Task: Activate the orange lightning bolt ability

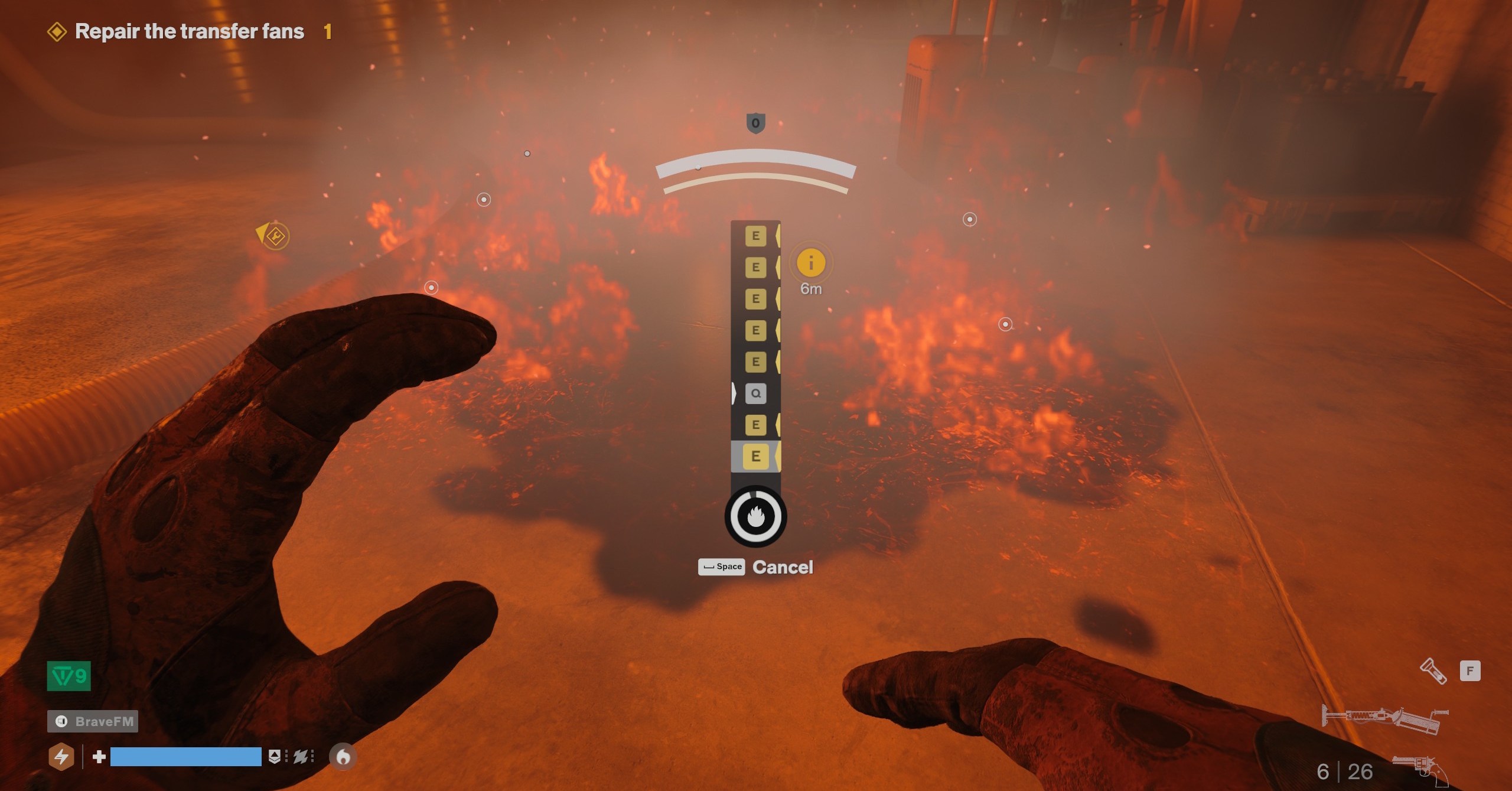Action: 61,757
